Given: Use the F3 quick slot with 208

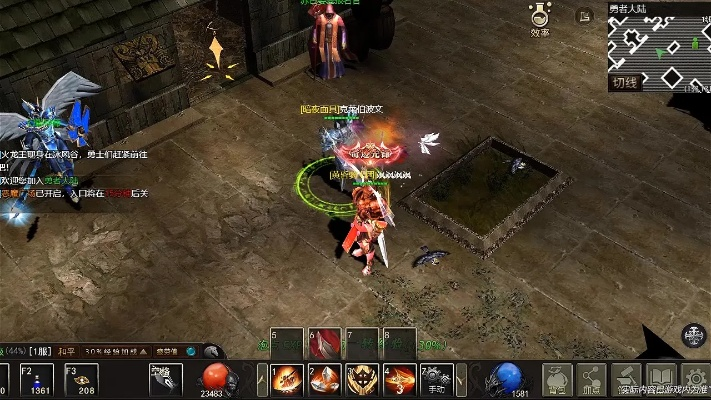Looking at the screenshot, I should (82, 379).
